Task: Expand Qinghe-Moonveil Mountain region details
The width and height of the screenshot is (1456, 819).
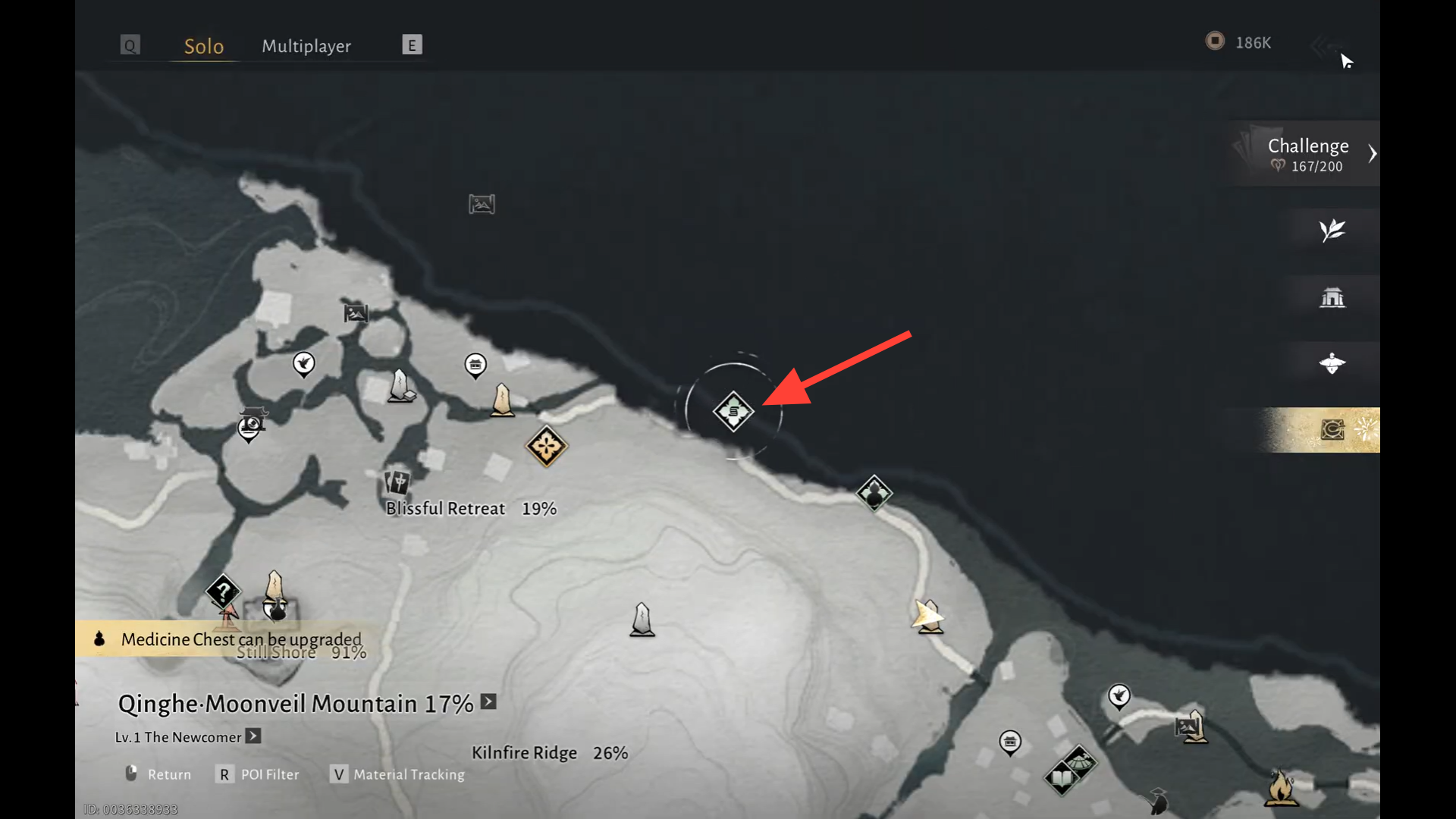Action: point(489,702)
